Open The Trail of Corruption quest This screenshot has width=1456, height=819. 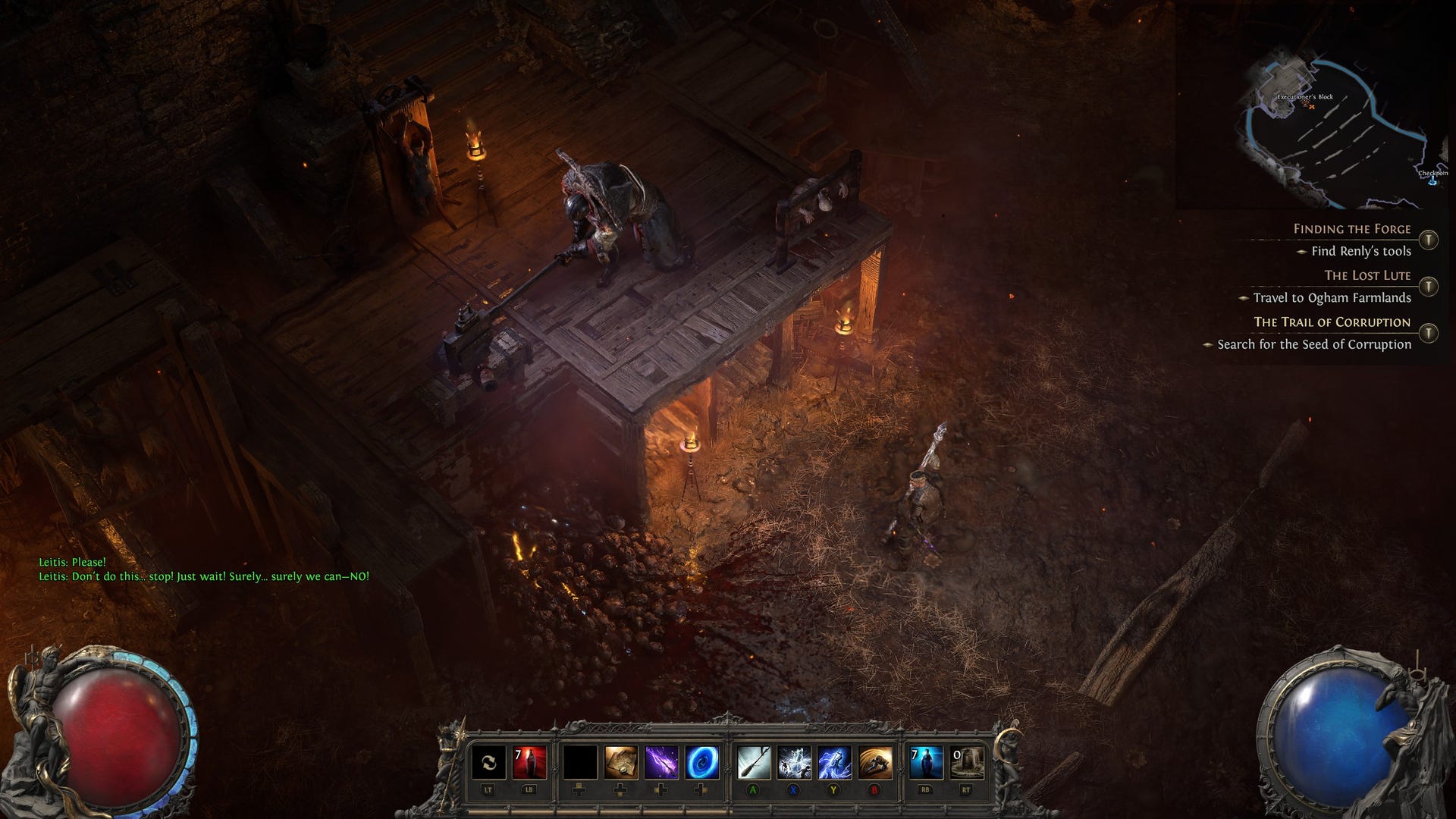coord(1332,322)
